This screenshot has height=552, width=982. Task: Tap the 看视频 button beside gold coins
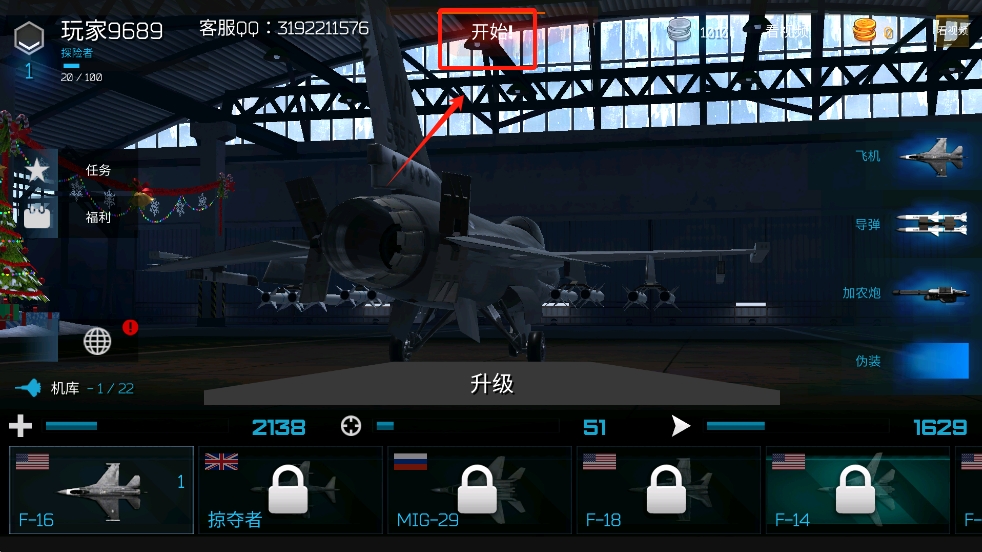click(x=953, y=31)
